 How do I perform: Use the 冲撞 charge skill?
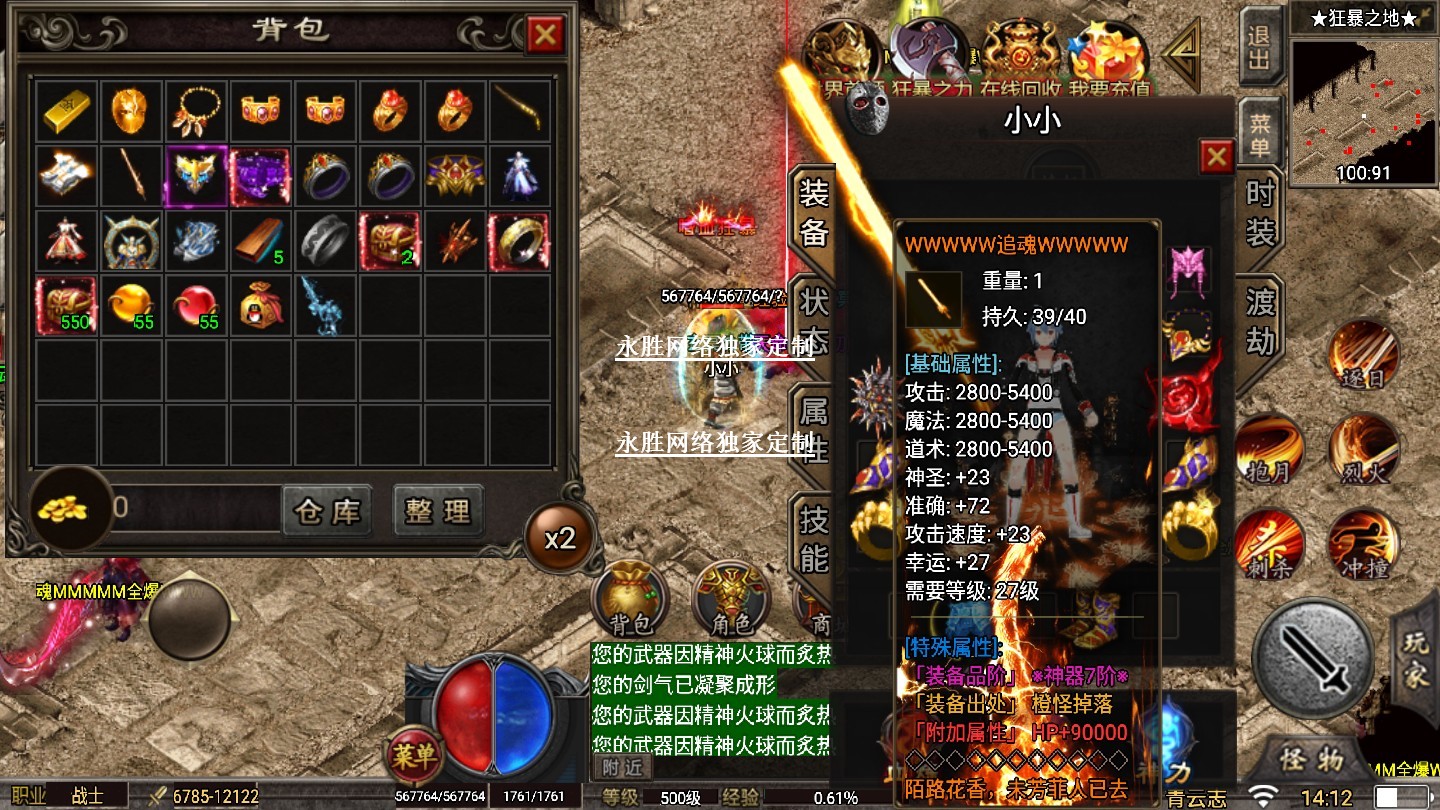(1363, 545)
